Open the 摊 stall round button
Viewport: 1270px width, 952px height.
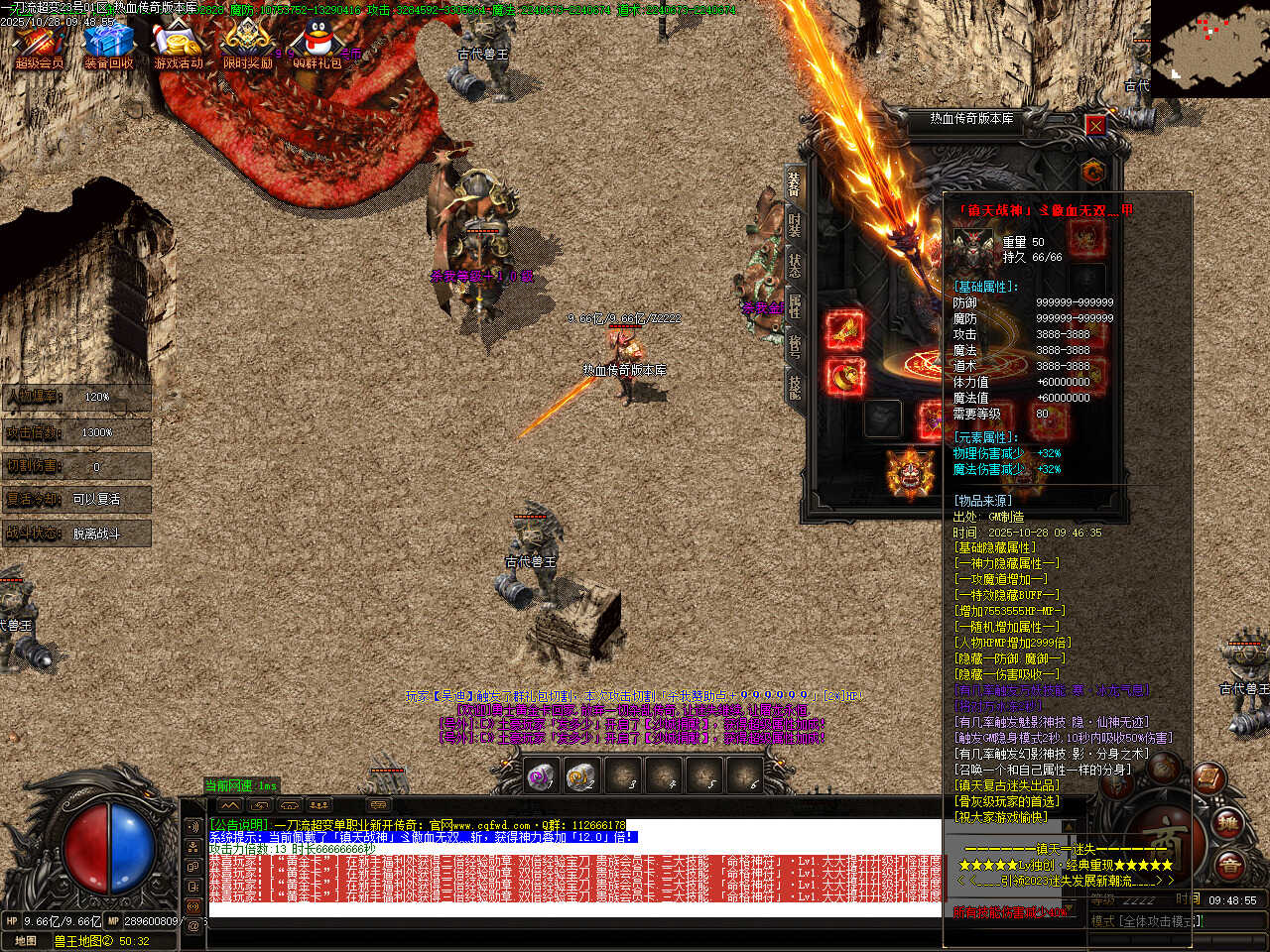point(1228,822)
